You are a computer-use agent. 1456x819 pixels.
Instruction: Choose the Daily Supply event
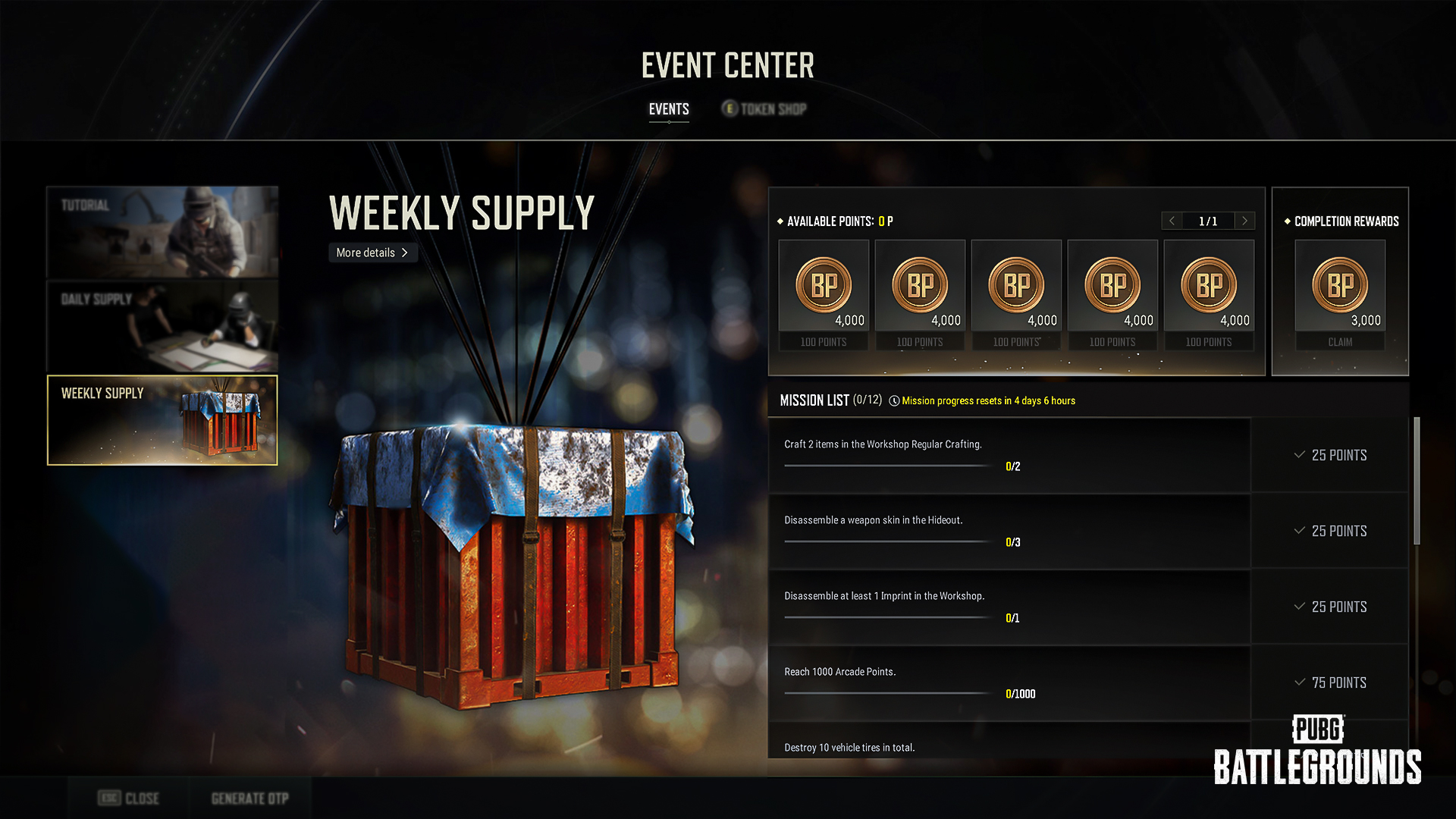(x=162, y=326)
